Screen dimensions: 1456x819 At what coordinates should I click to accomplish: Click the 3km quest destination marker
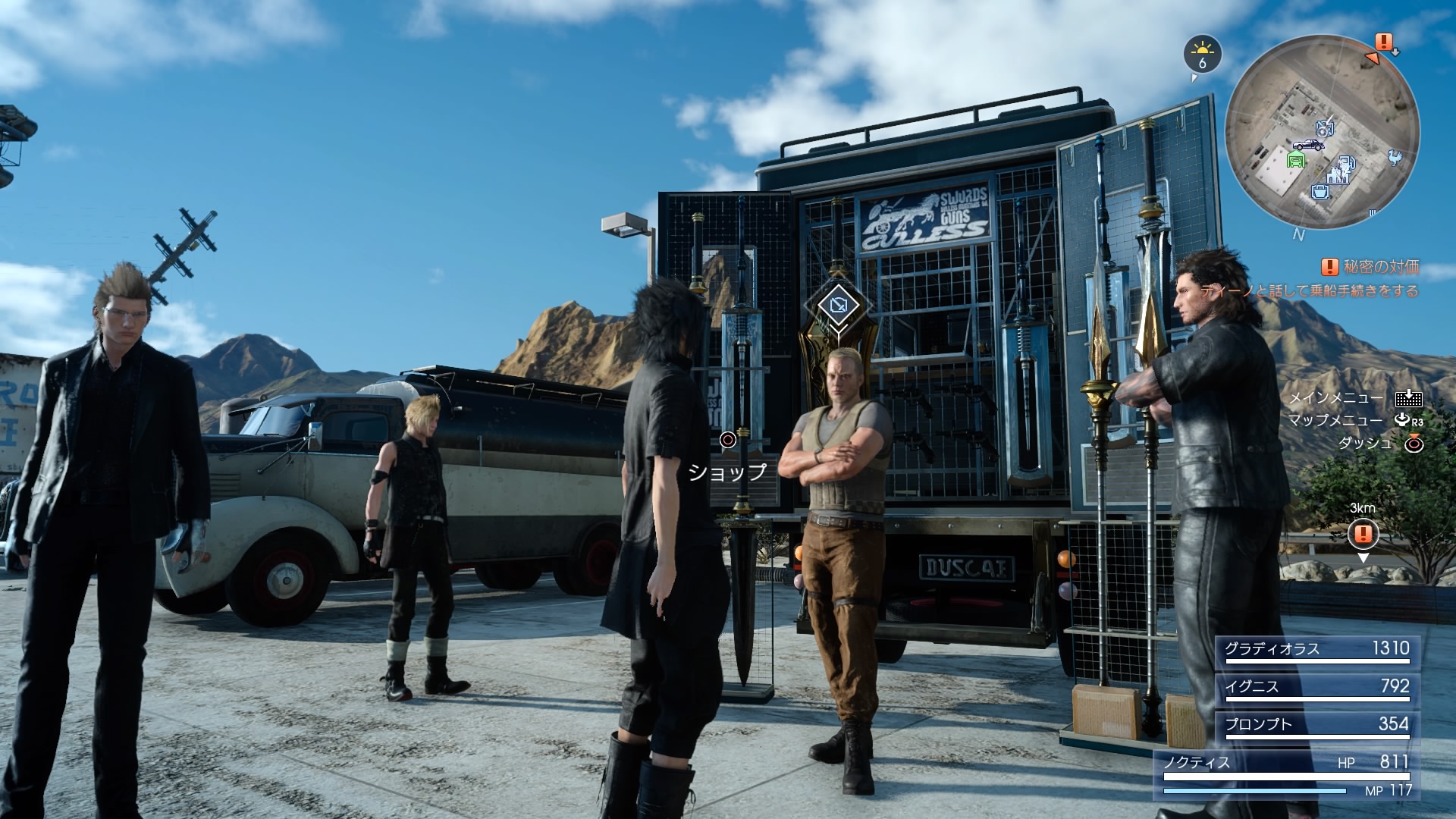[x=1363, y=534]
